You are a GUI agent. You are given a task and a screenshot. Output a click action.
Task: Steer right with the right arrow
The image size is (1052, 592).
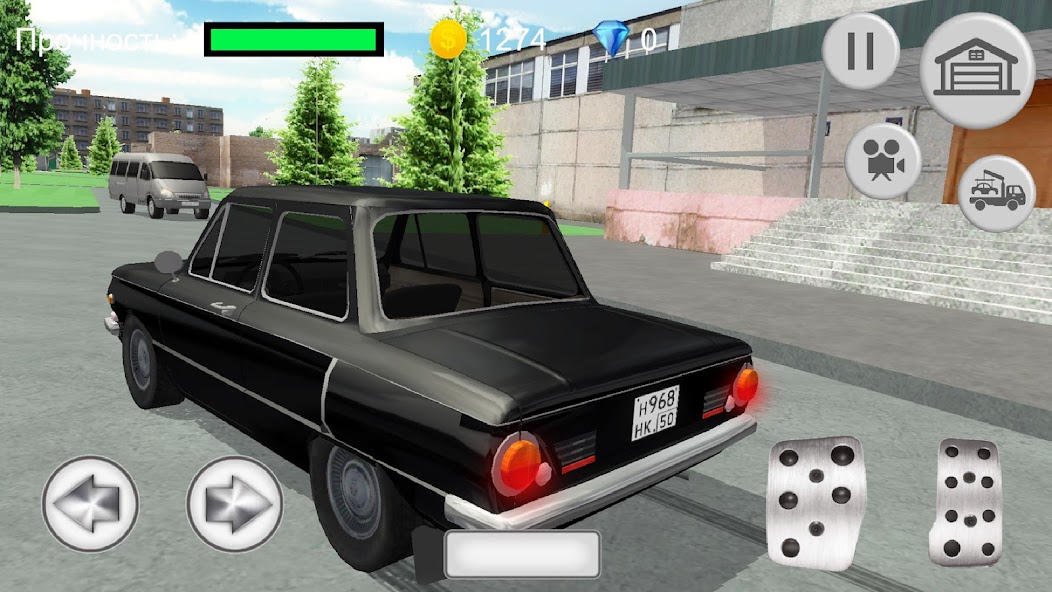(235, 504)
